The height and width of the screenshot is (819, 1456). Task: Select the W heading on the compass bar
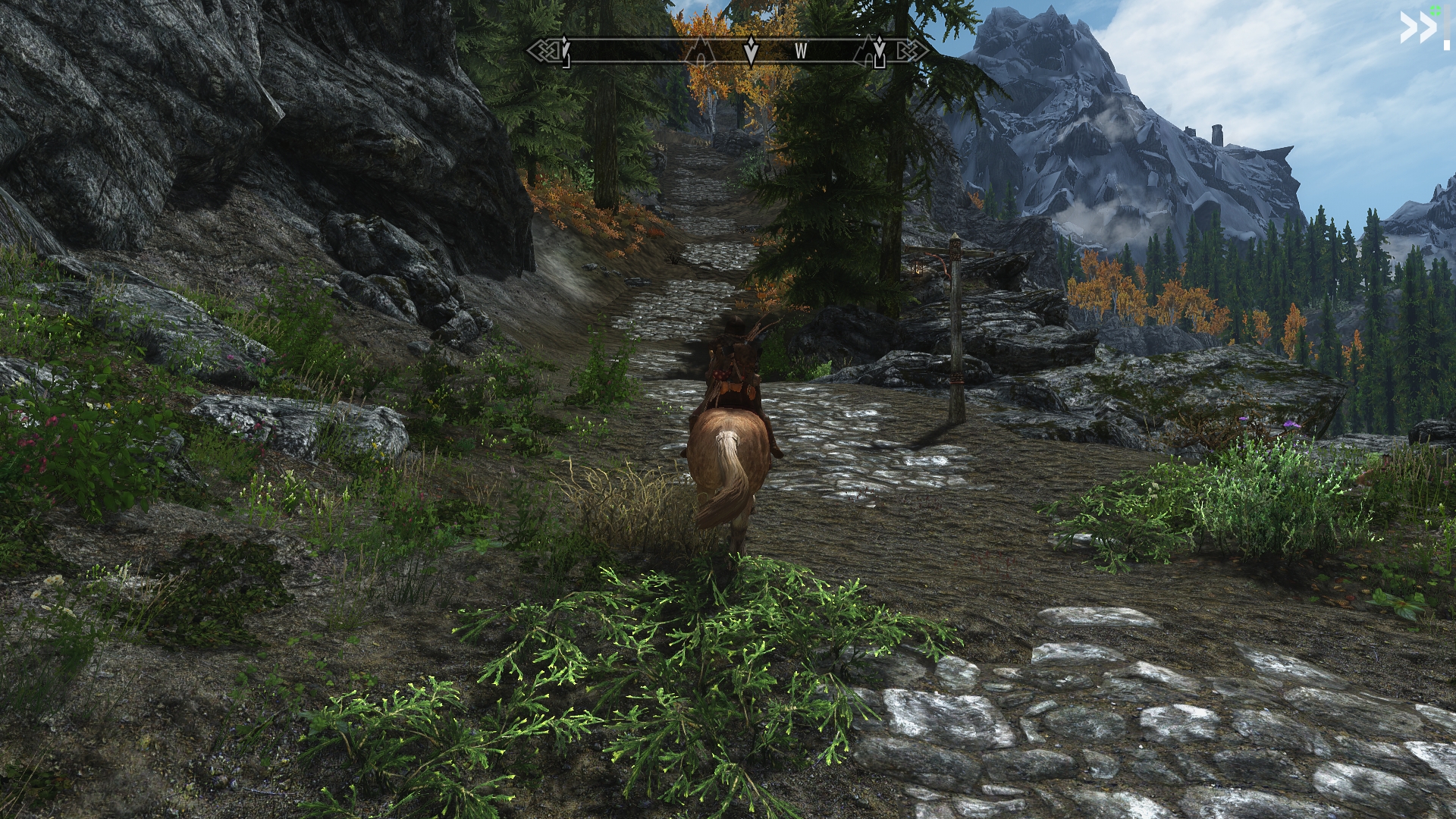(x=801, y=52)
